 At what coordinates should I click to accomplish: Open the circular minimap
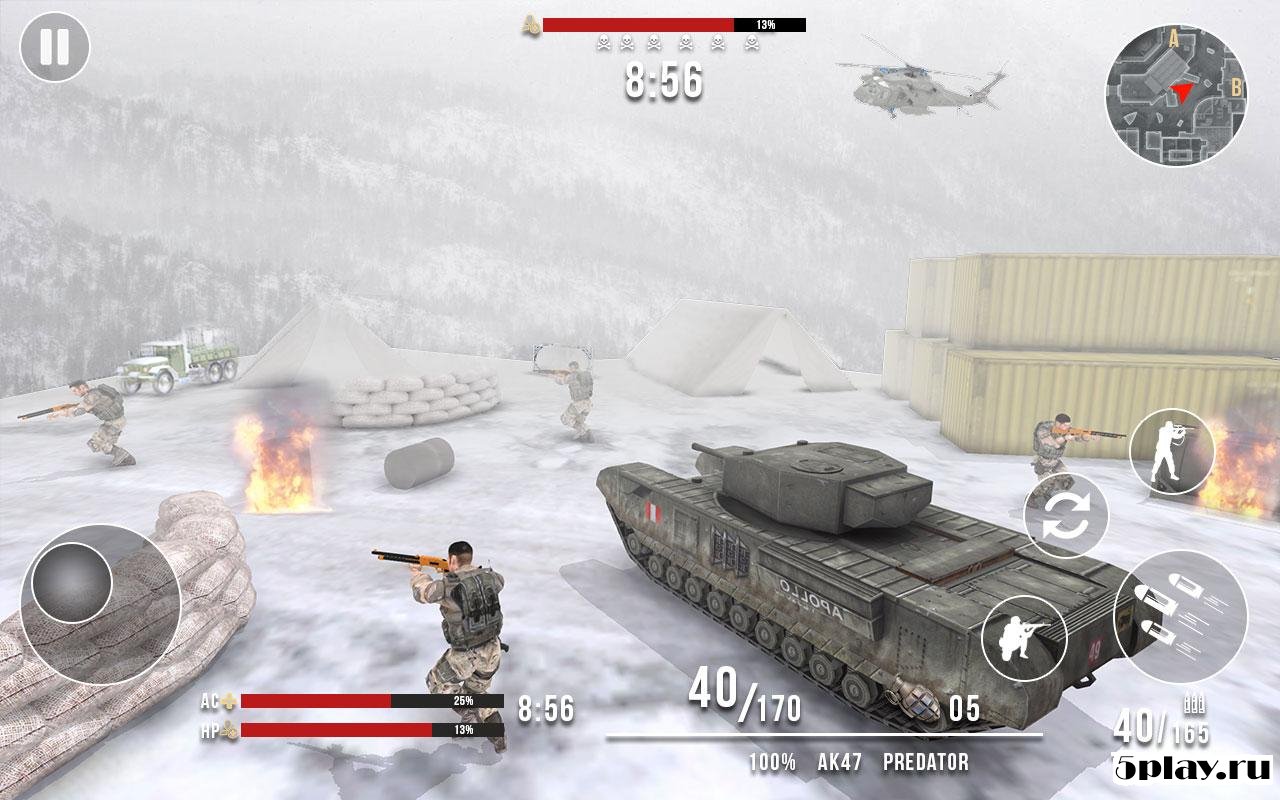click(1176, 95)
